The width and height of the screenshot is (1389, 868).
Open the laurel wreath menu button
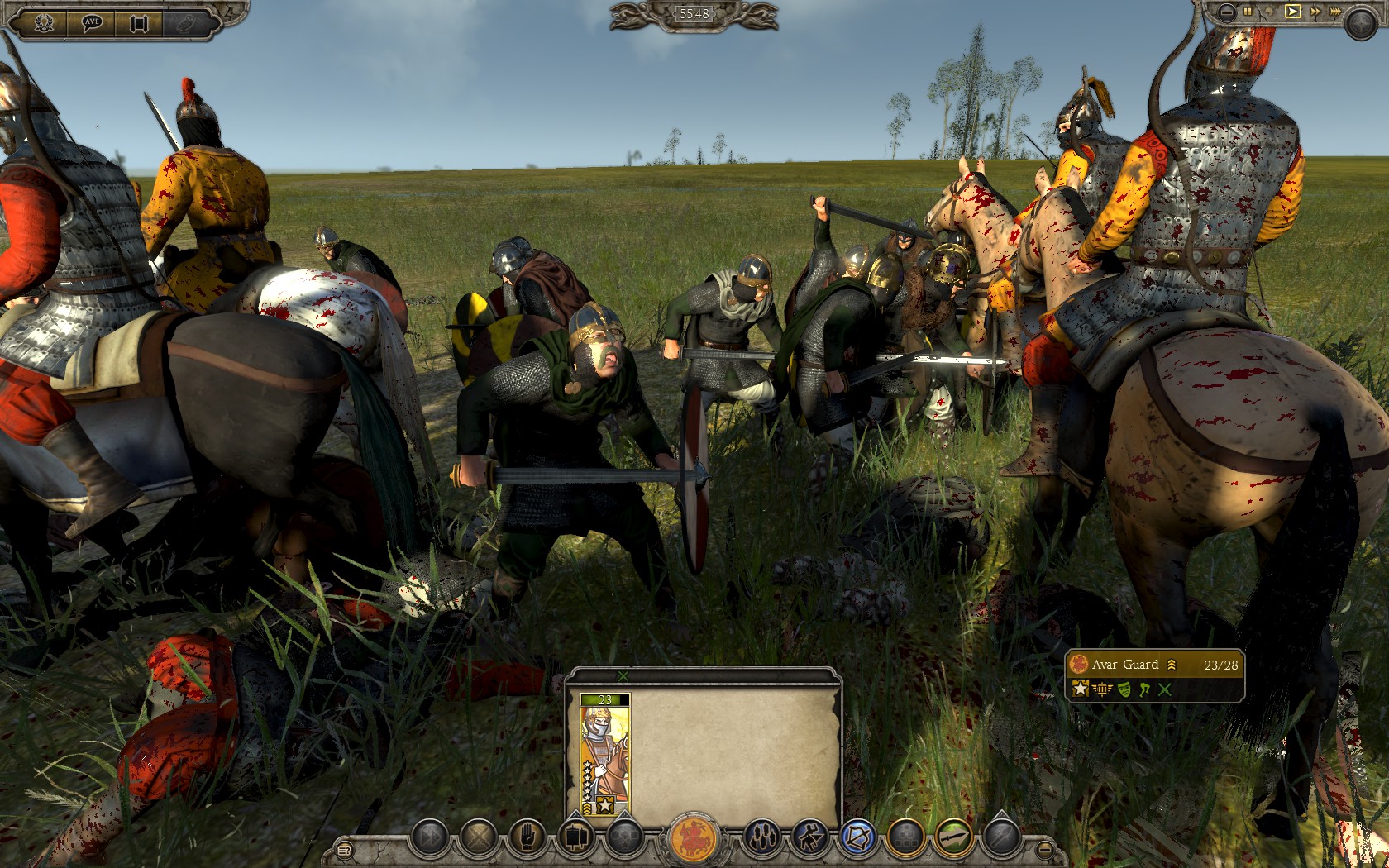[x=44, y=23]
